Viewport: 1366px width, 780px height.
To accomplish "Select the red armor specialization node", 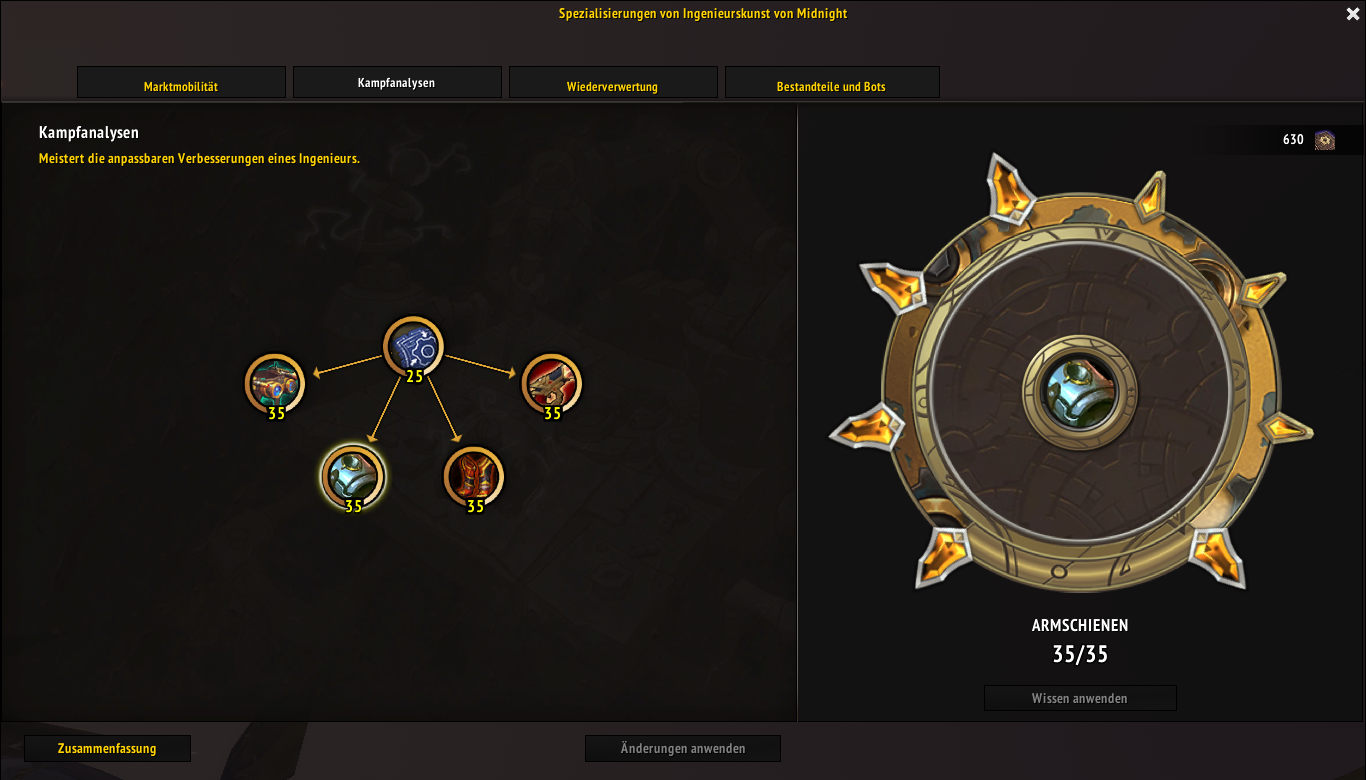I will (x=474, y=475).
